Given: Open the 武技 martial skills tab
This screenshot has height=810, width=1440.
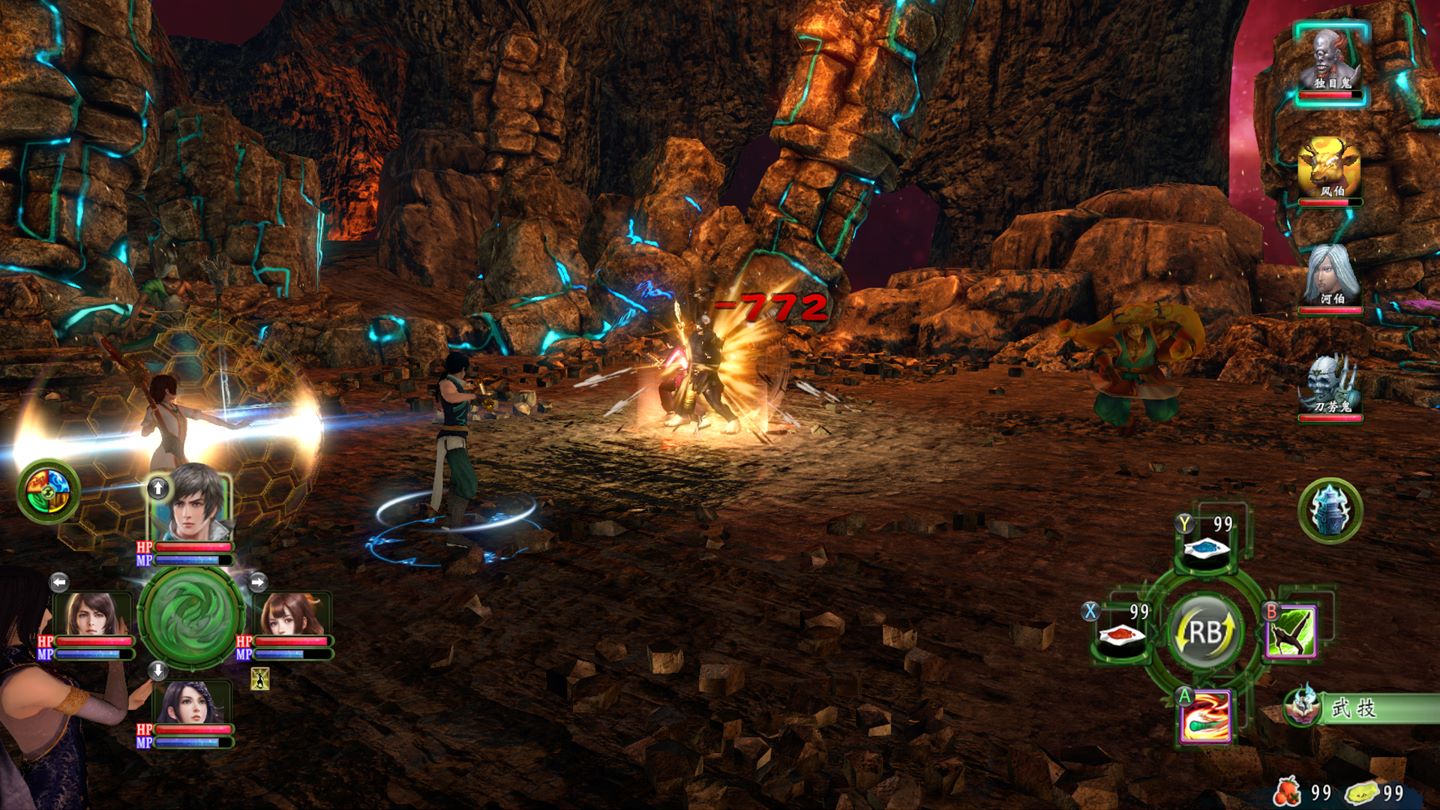Looking at the screenshot, I should pos(1366,708).
